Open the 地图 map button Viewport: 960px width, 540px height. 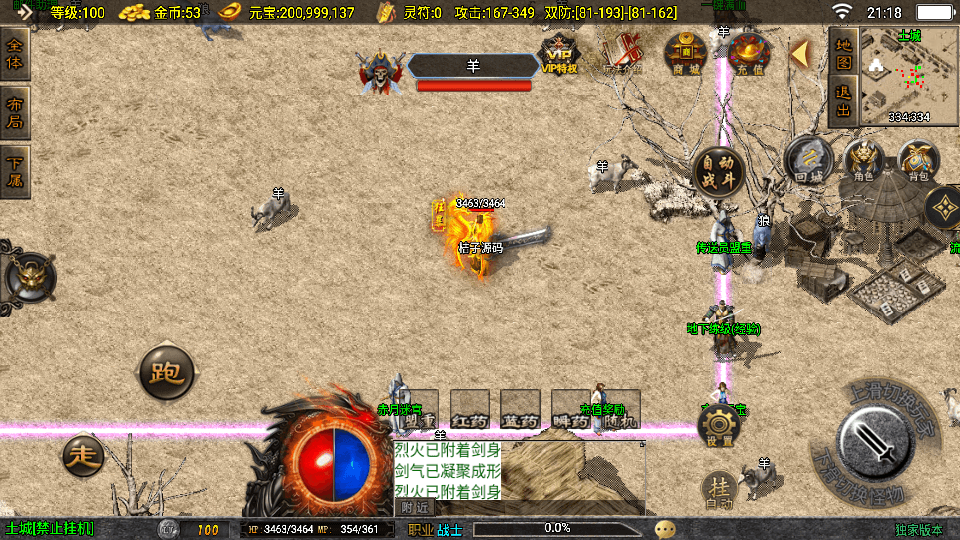pos(843,54)
